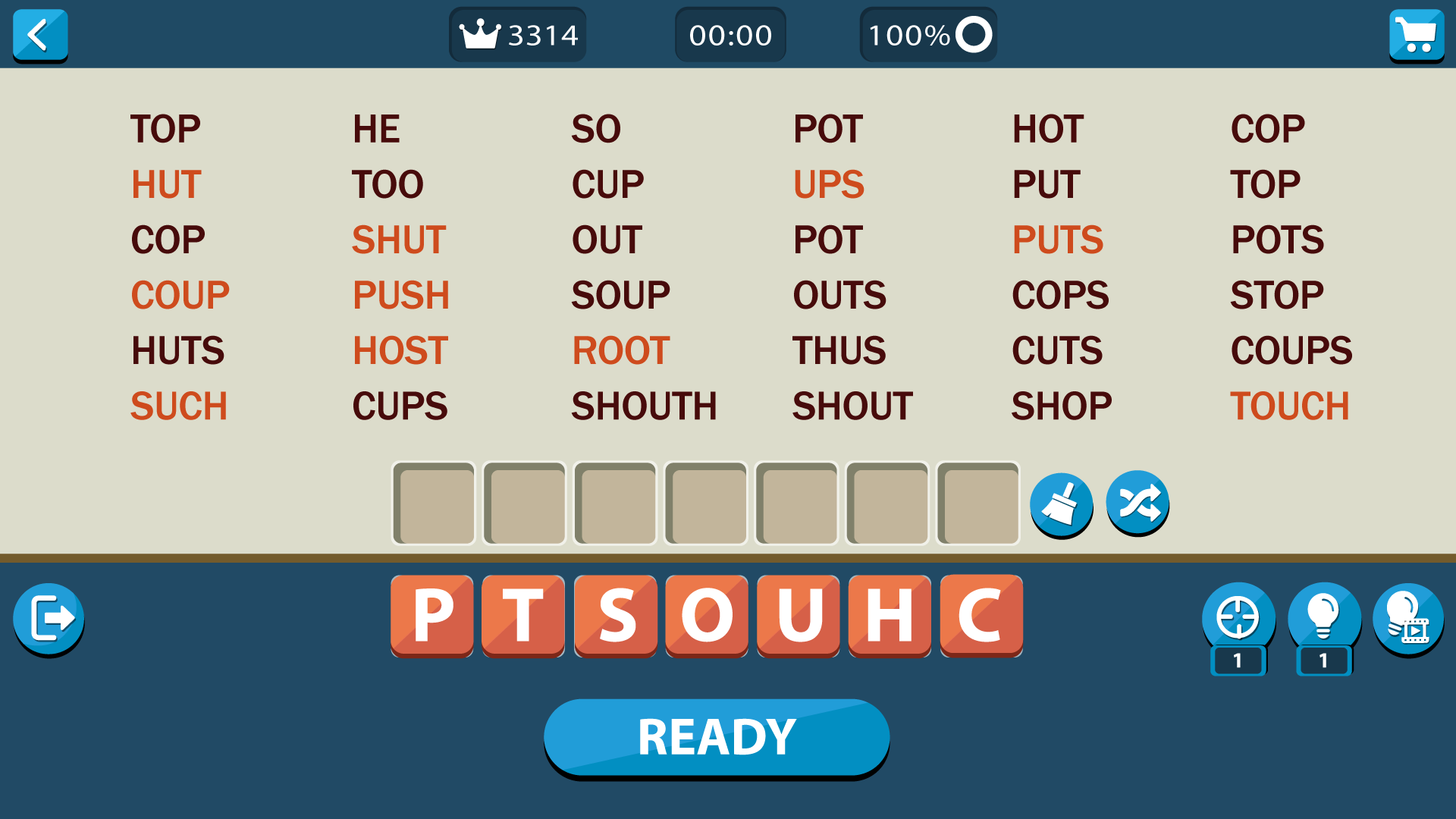Use the crosshair target hint

pos(1238,618)
